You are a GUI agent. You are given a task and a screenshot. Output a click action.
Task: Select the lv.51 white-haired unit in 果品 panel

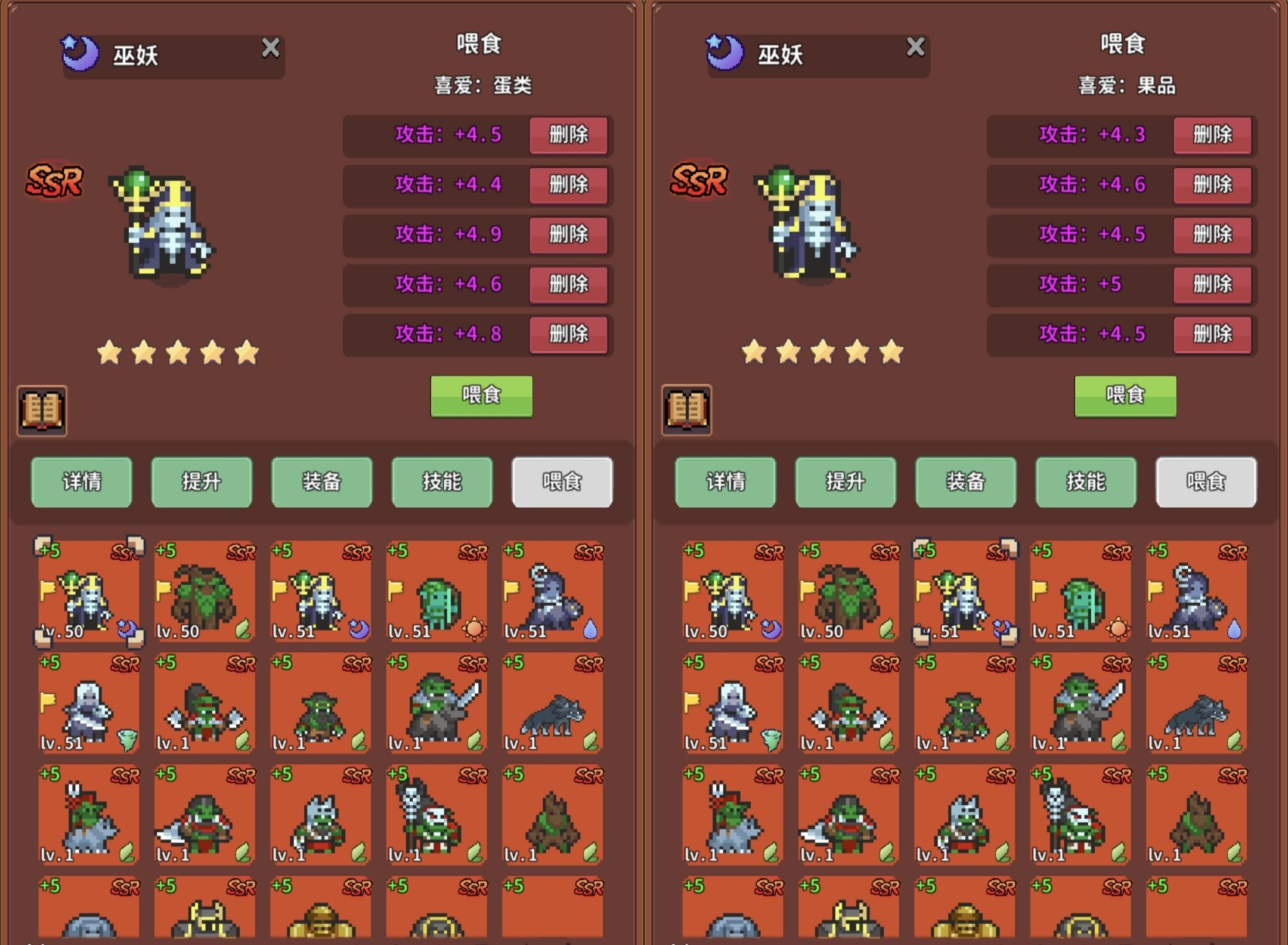[733, 703]
